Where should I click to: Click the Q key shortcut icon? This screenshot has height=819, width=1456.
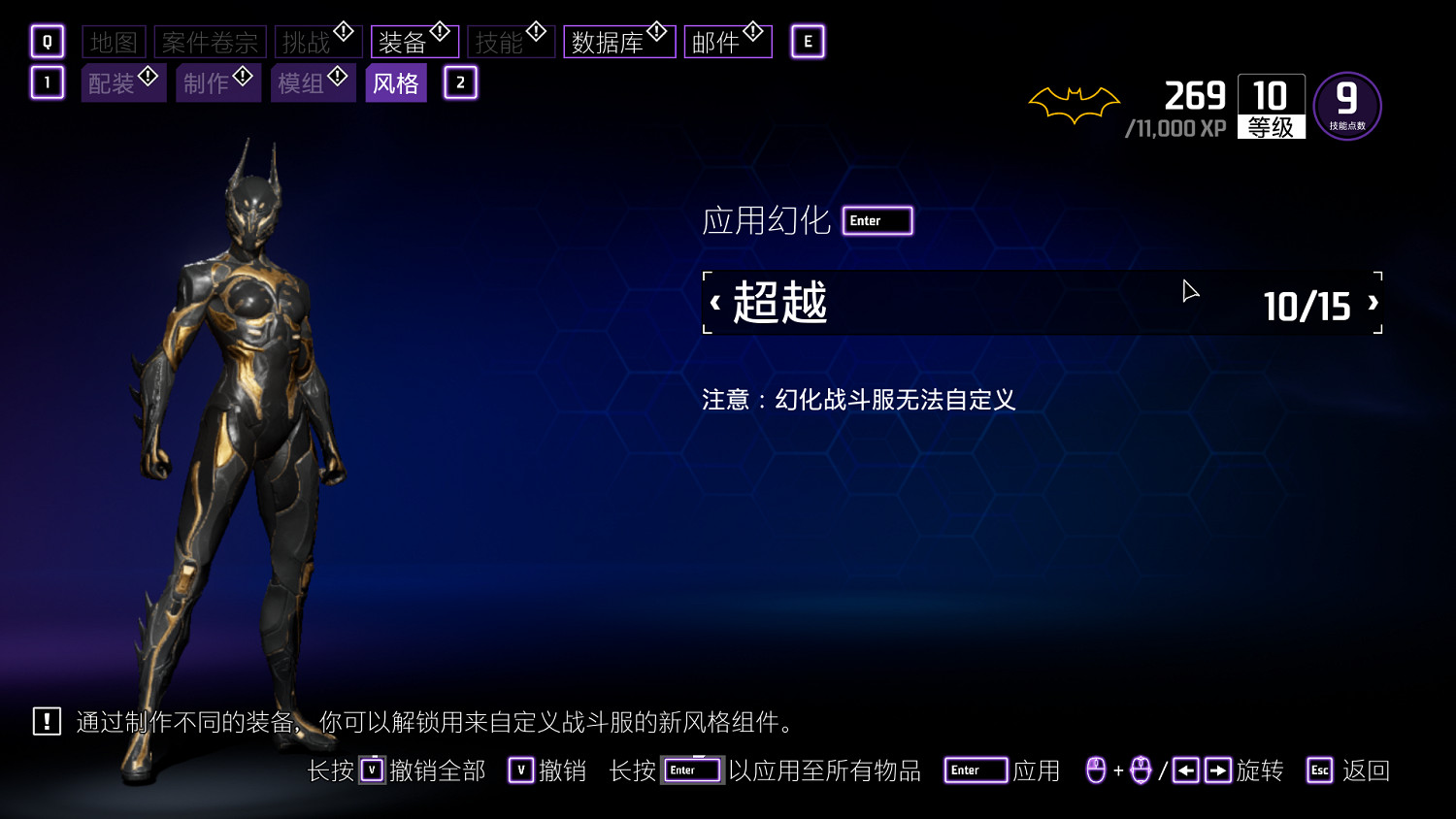pos(46,41)
